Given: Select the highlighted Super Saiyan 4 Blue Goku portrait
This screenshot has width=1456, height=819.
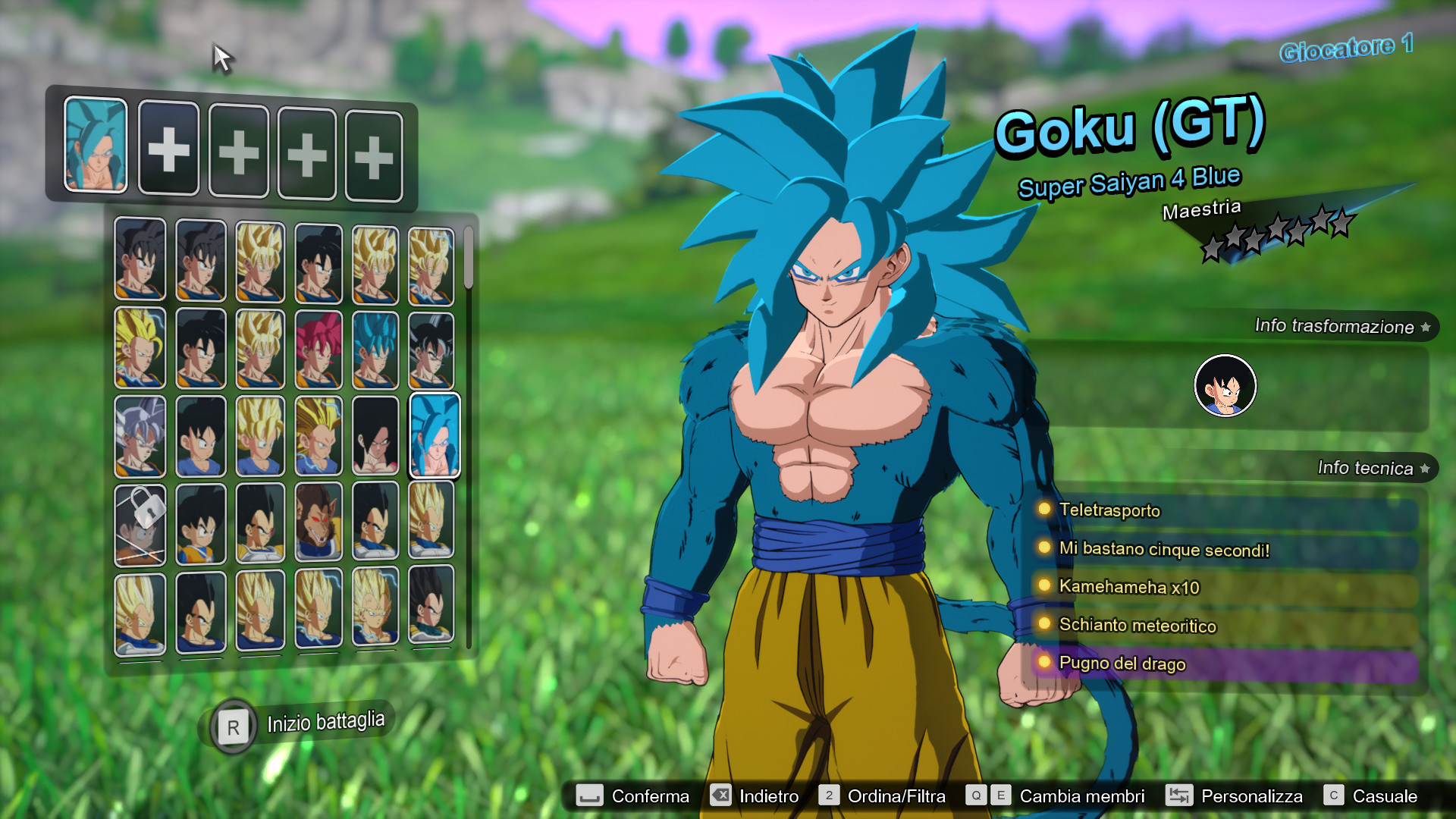Looking at the screenshot, I should click(433, 434).
